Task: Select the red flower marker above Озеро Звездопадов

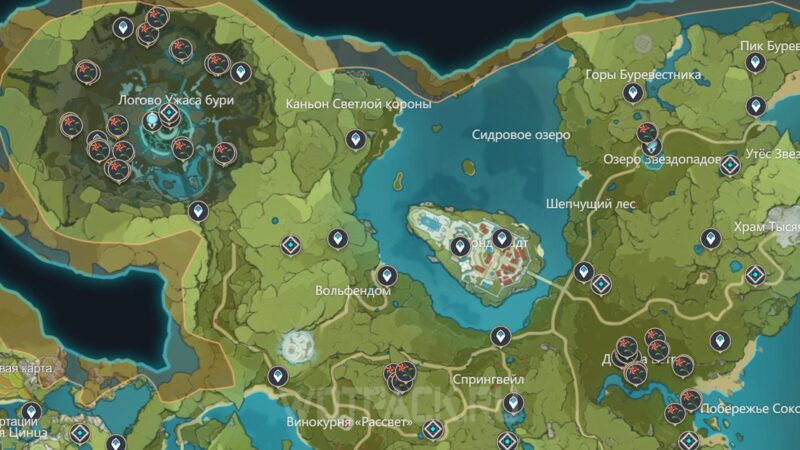Action: 647,132
